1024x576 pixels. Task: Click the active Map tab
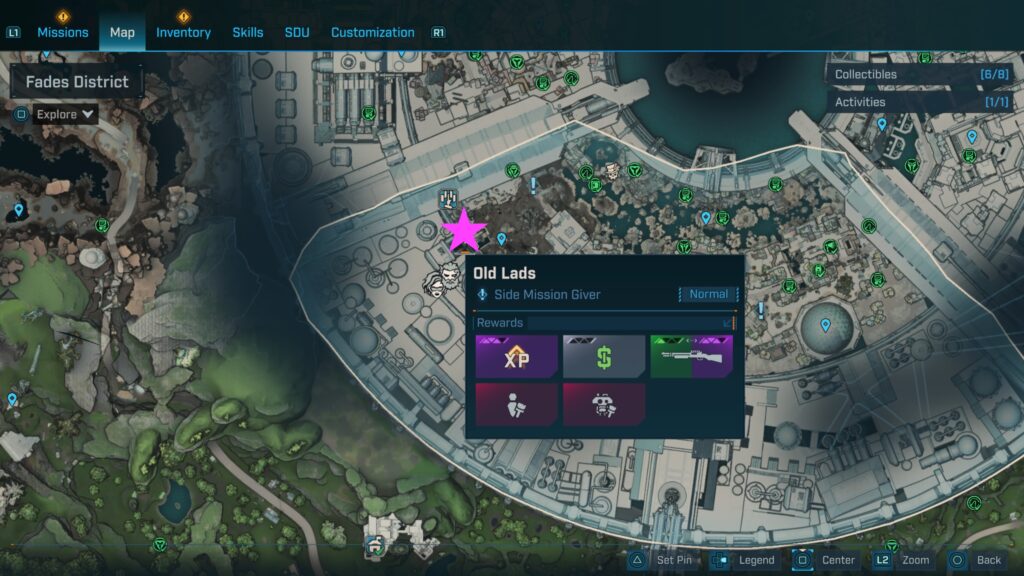pyautogui.click(x=122, y=32)
